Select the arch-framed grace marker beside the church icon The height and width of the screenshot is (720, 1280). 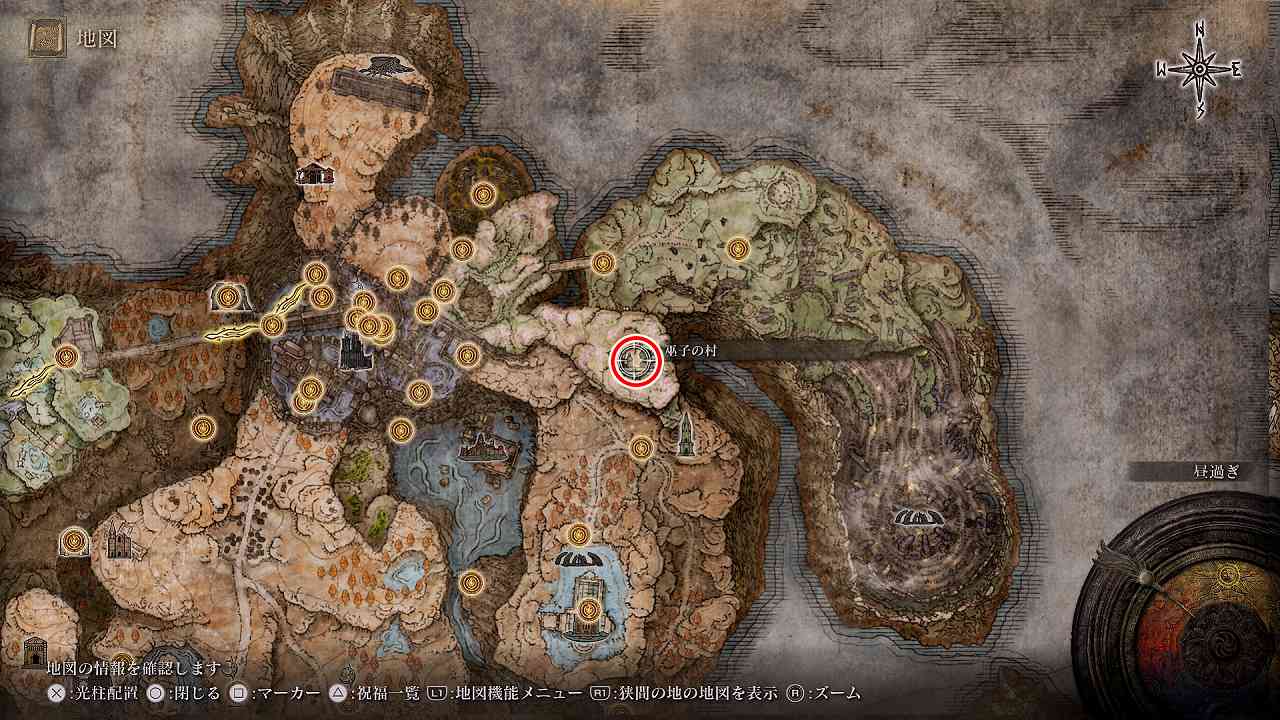click(72, 541)
